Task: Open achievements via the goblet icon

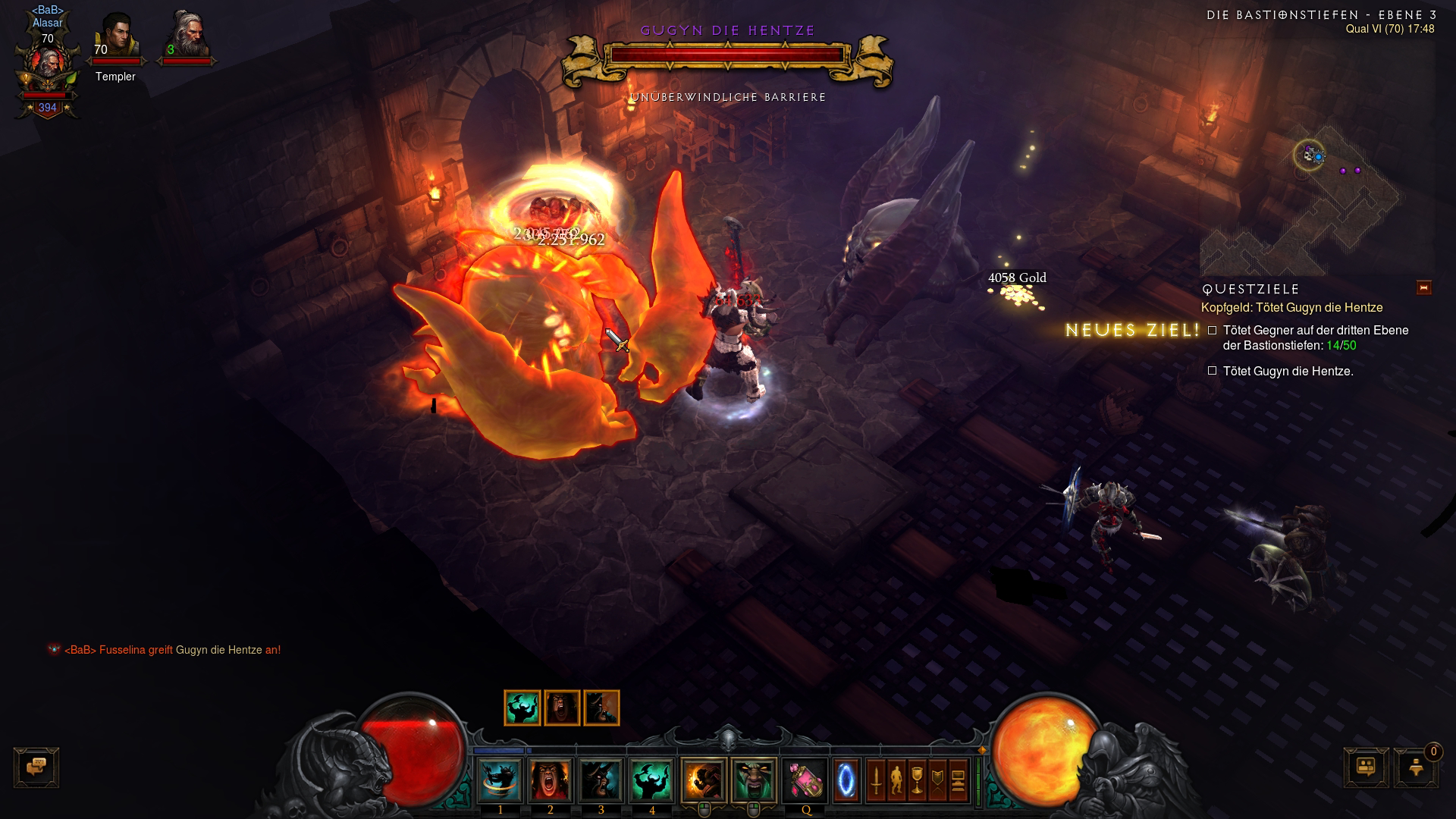Action: coord(917,780)
